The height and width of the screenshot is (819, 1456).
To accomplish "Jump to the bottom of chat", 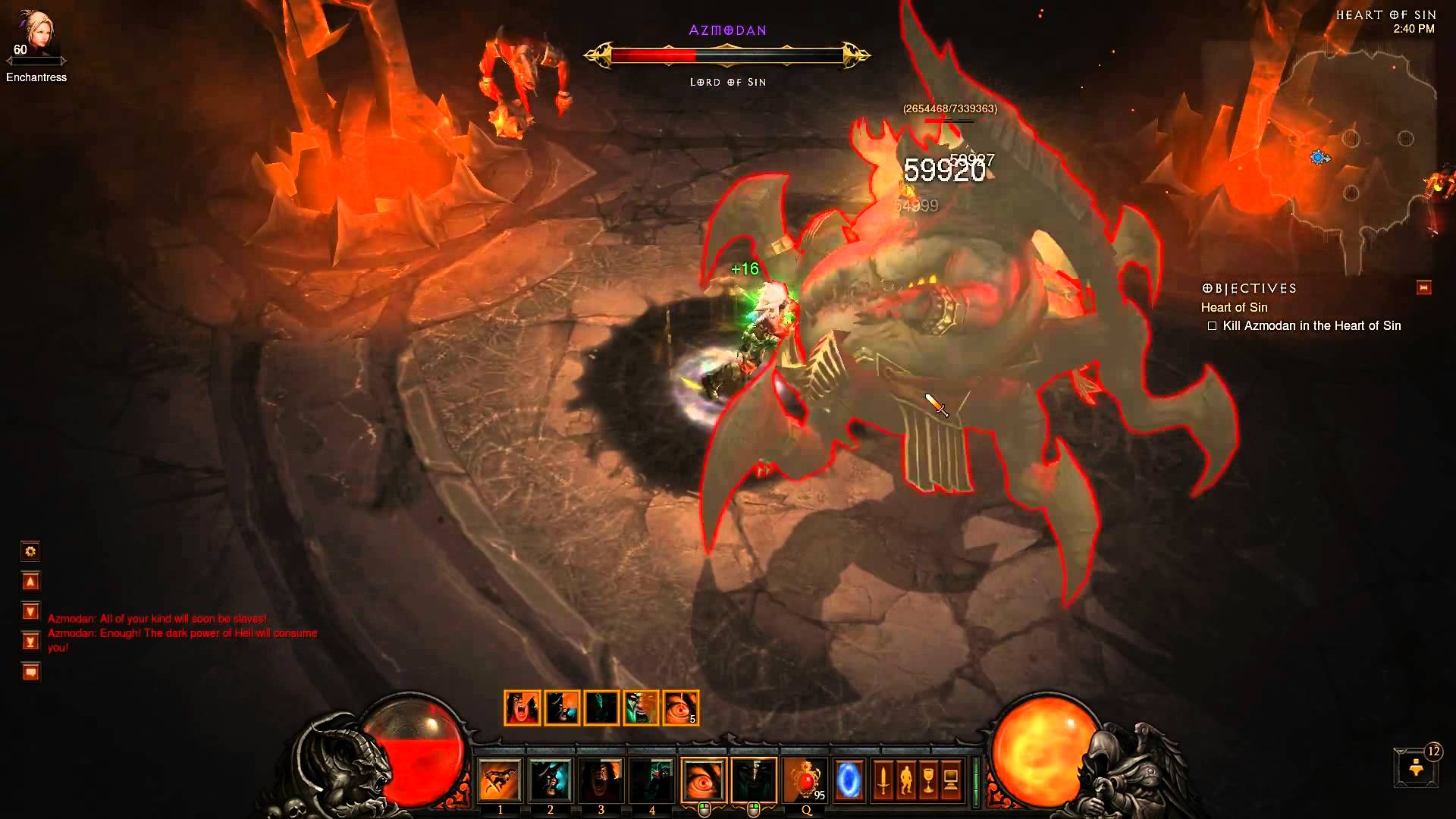I will point(30,642).
